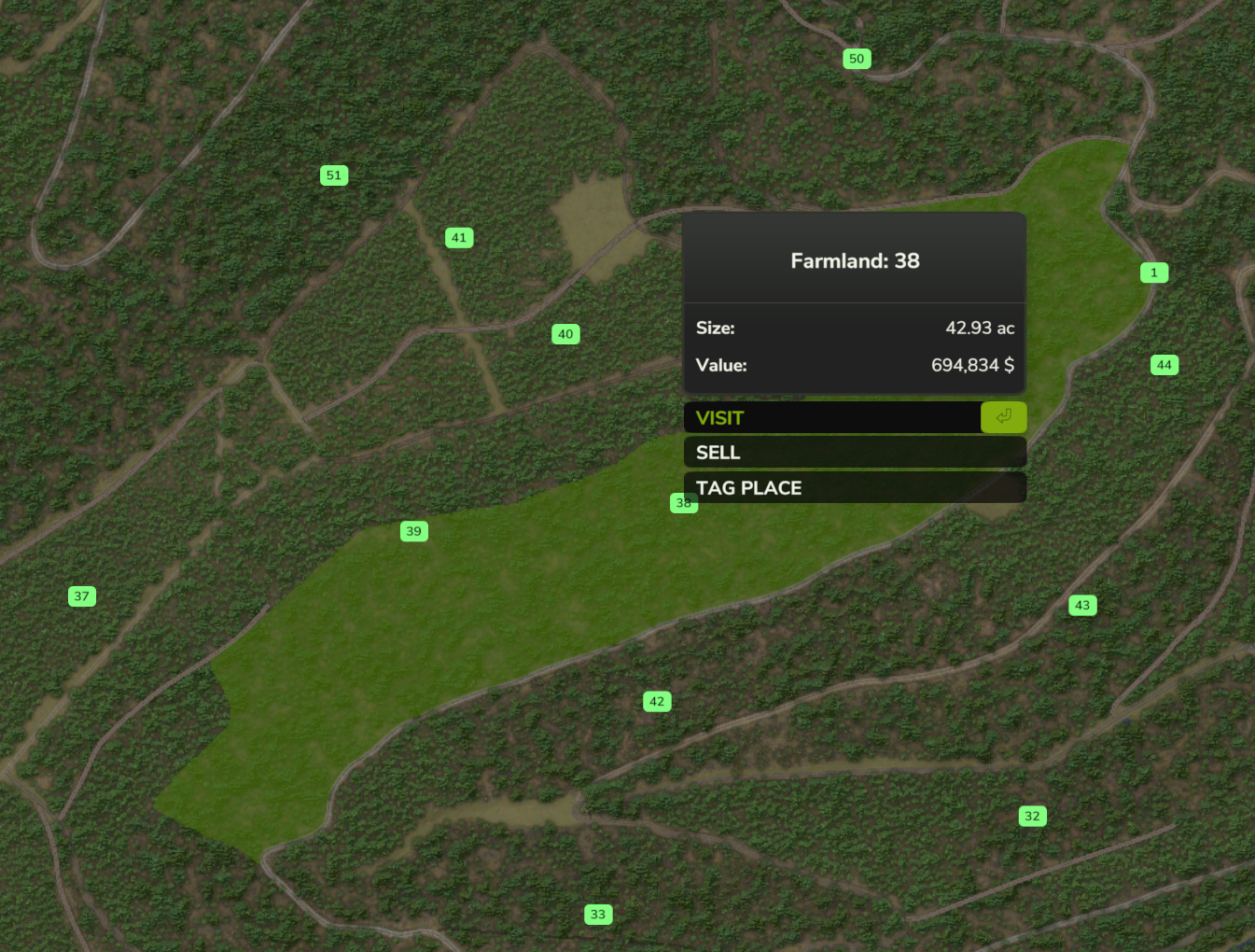Select farmland marker 37

(x=82, y=596)
